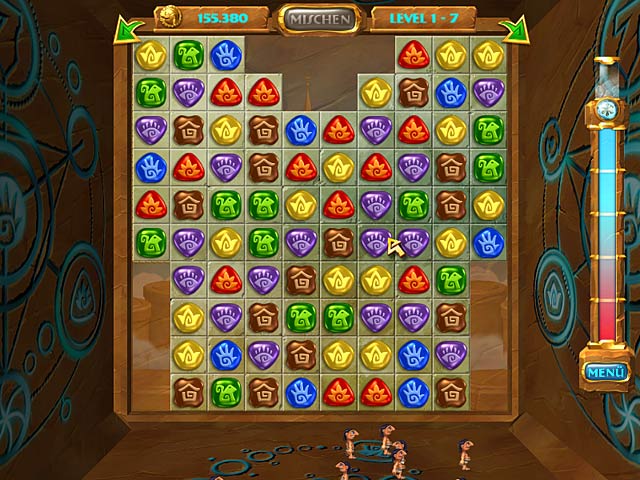The image size is (640, 480).
Task: Open the MENÜ button
Action: pos(606,373)
